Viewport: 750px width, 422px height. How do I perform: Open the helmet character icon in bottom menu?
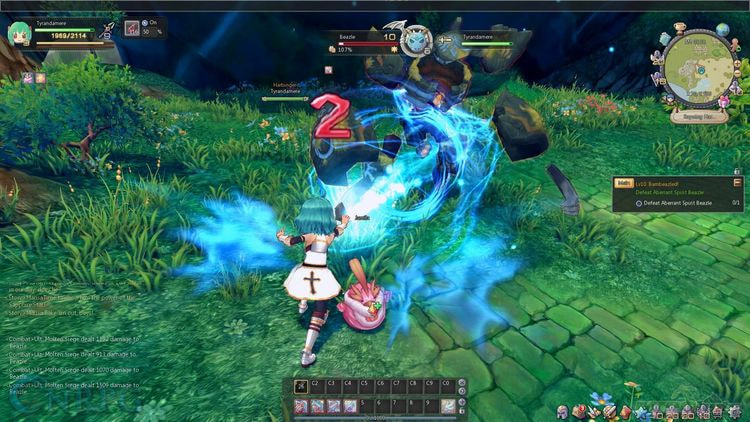[x=562, y=412]
